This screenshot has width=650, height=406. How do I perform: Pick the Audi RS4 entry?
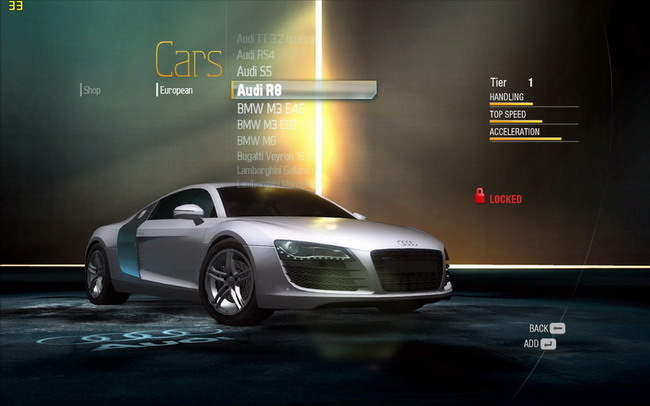click(x=256, y=55)
